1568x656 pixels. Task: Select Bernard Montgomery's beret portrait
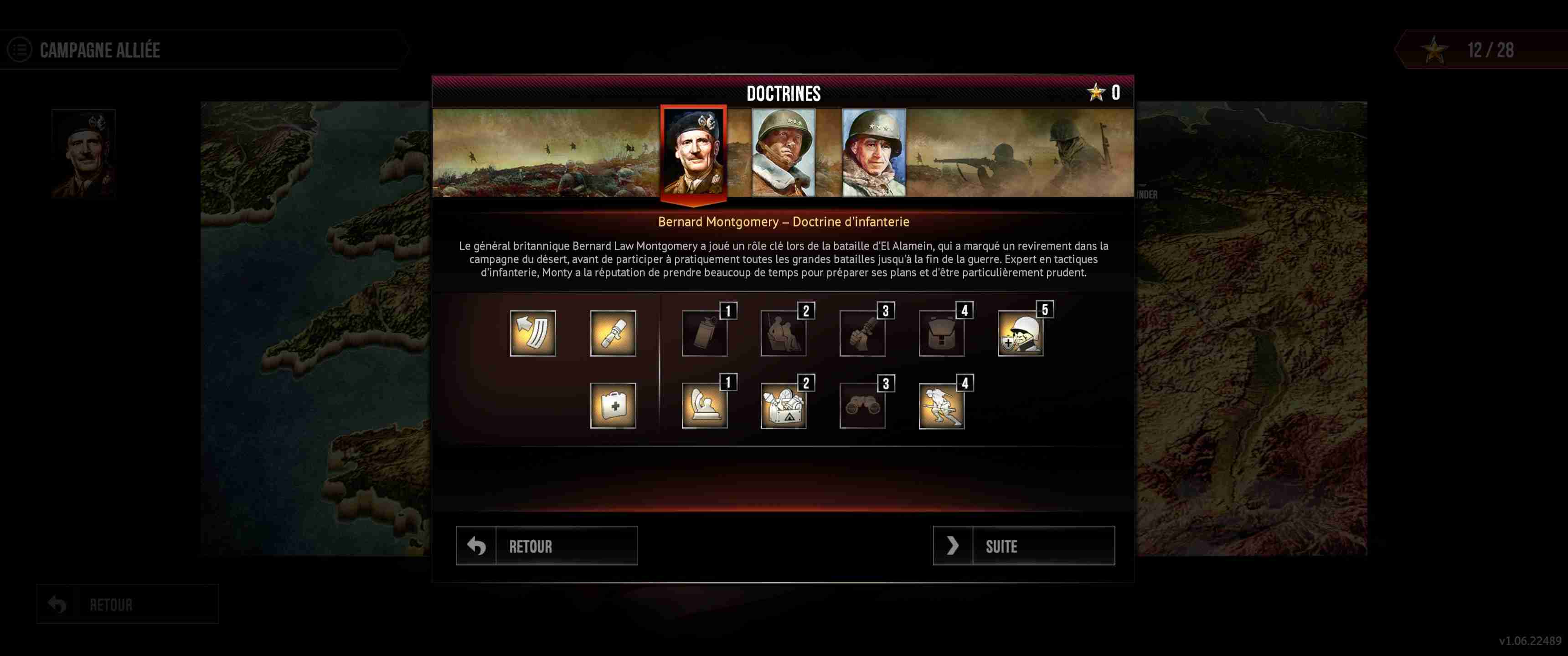693,152
